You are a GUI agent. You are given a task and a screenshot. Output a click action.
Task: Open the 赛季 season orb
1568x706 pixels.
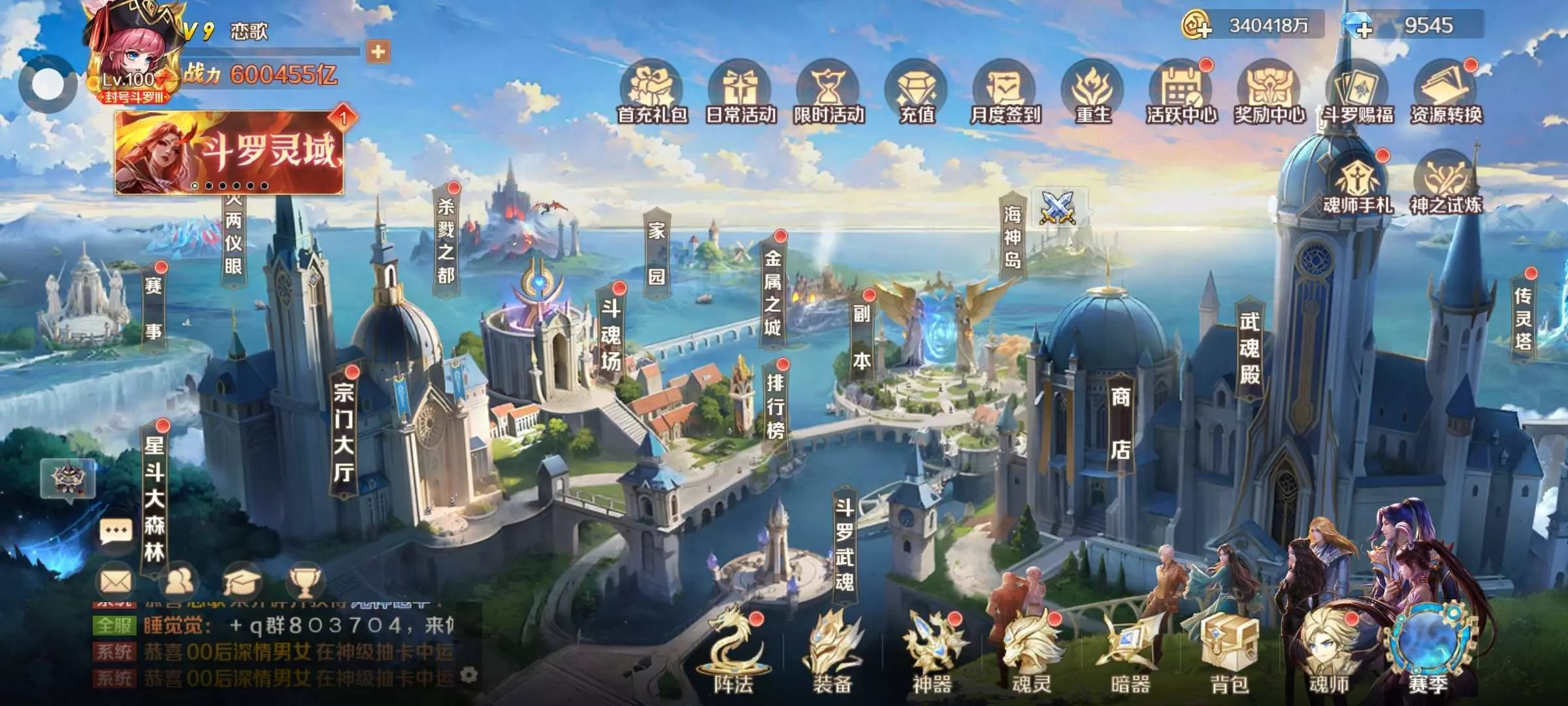[1428, 647]
